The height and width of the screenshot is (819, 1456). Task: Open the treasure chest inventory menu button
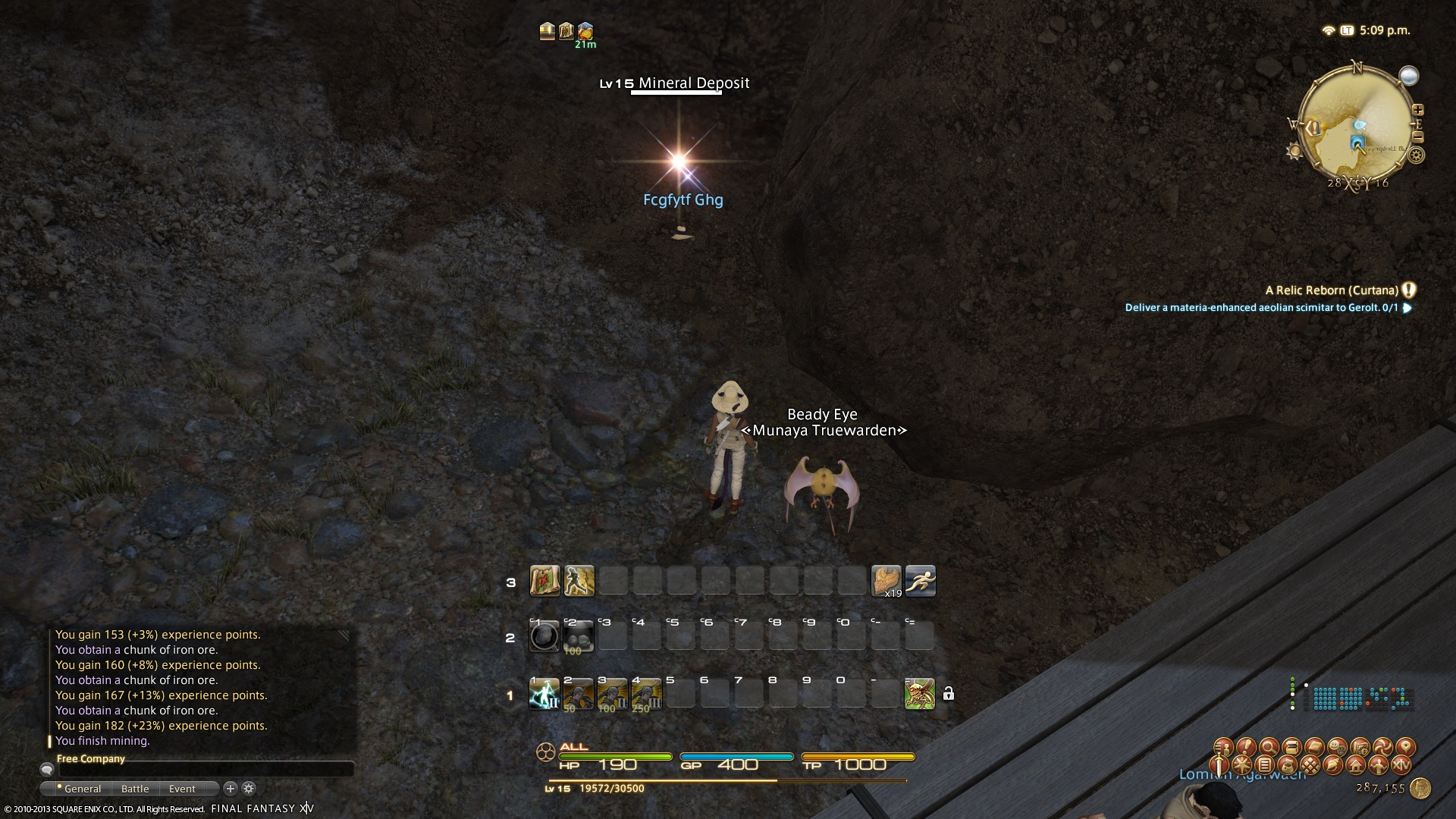[x=1291, y=748]
